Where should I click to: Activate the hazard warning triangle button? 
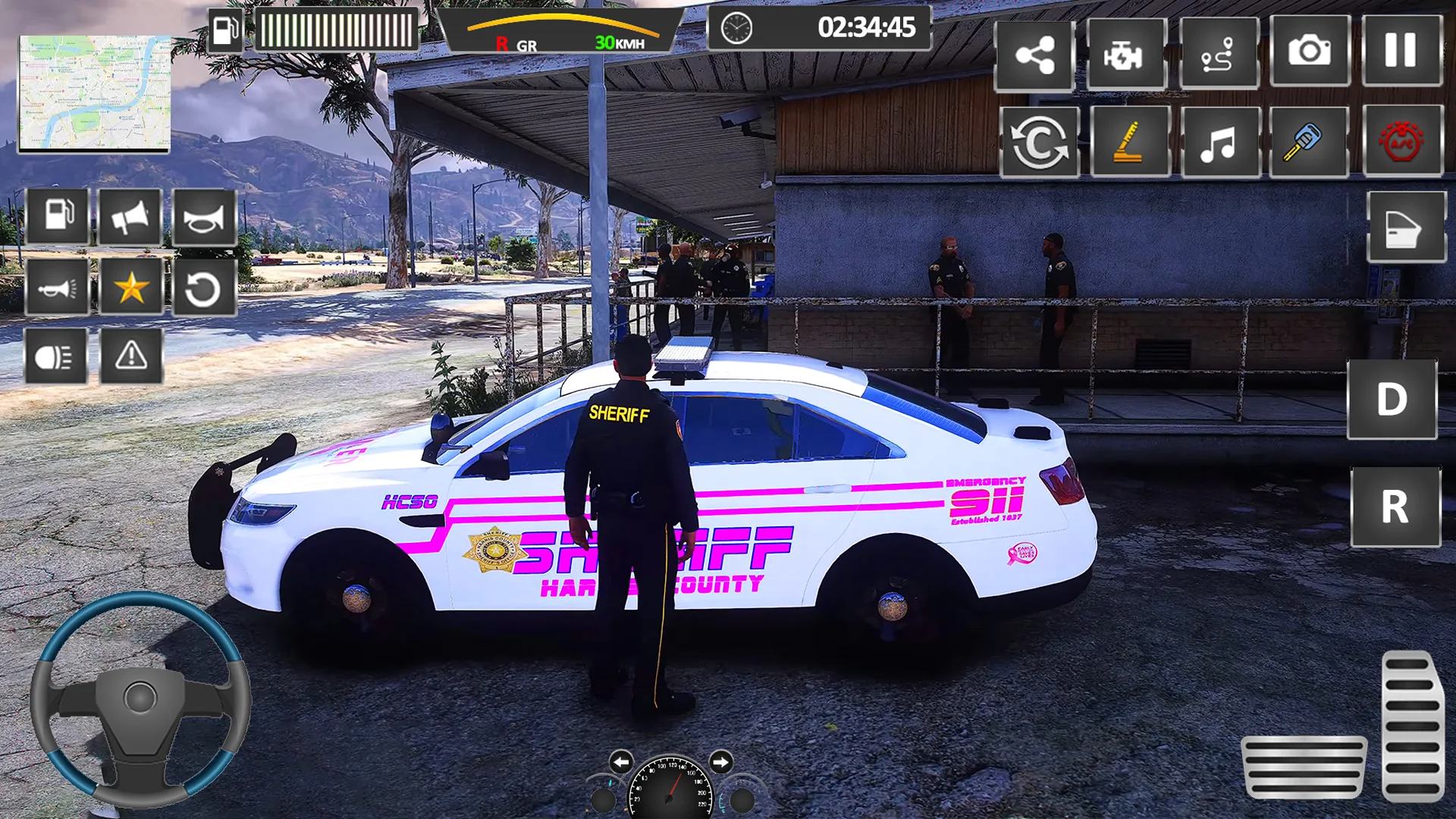click(131, 356)
